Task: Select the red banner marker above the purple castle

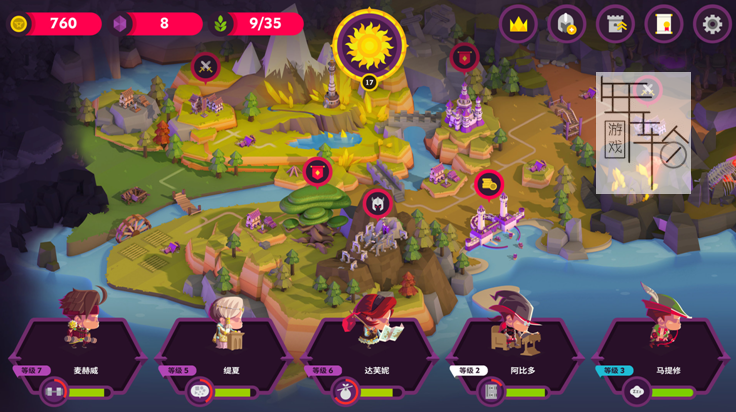Action: [463, 57]
